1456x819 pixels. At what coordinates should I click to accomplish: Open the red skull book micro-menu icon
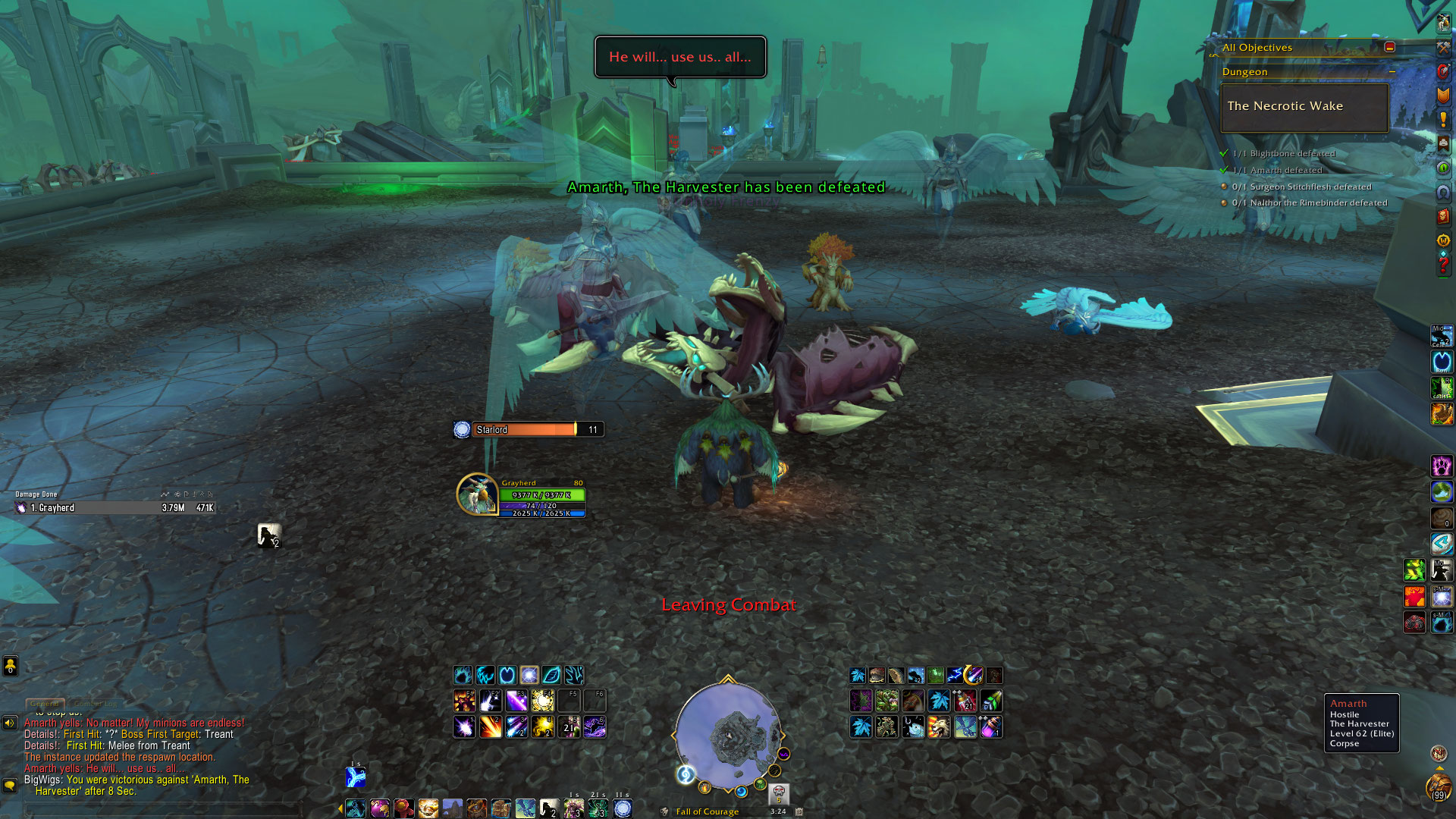[x=1442, y=216]
